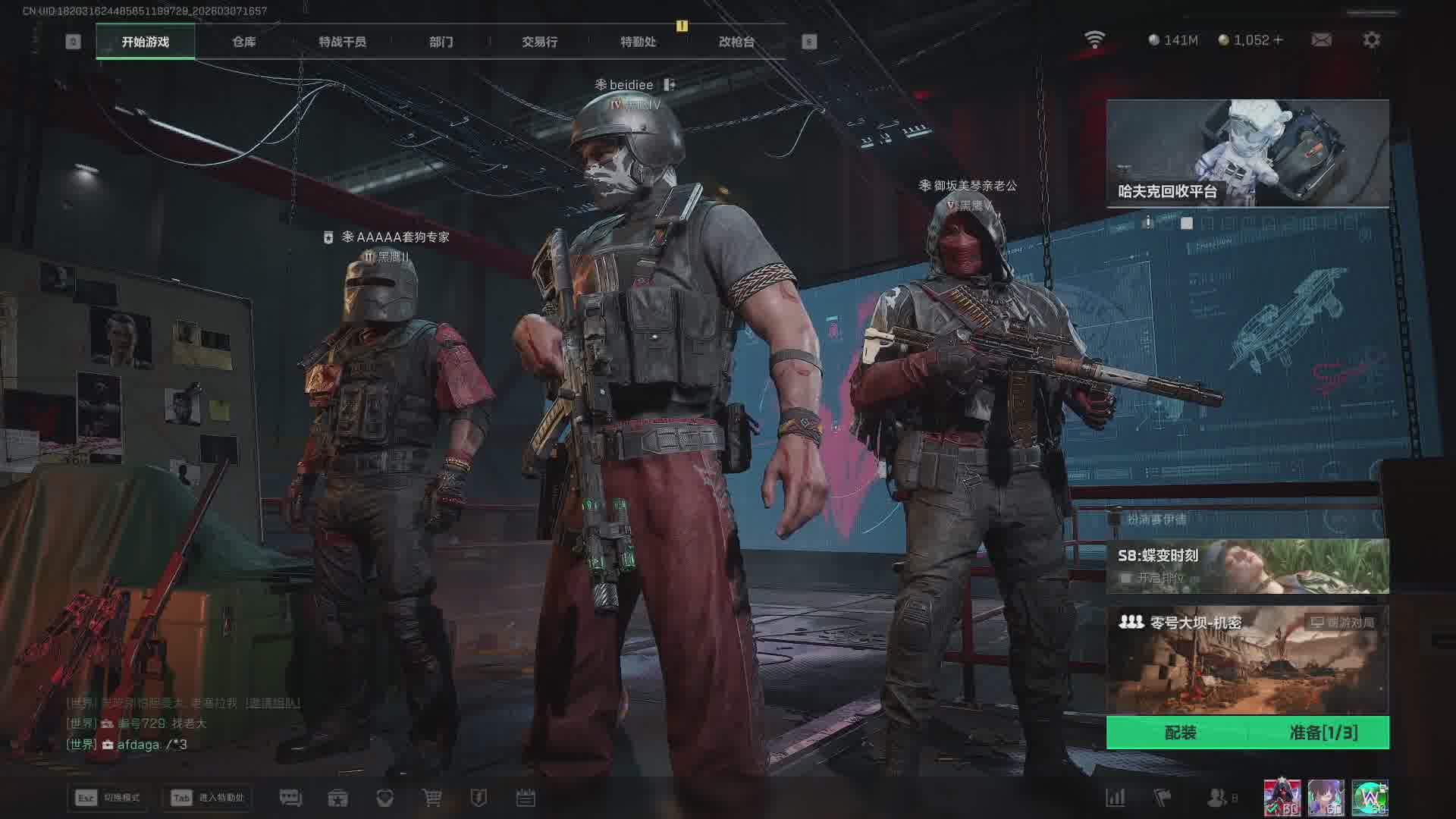Switch to the 仓库 (warehouse) tab
Image resolution: width=1456 pixels, height=819 pixels.
click(x=243, y=42)
